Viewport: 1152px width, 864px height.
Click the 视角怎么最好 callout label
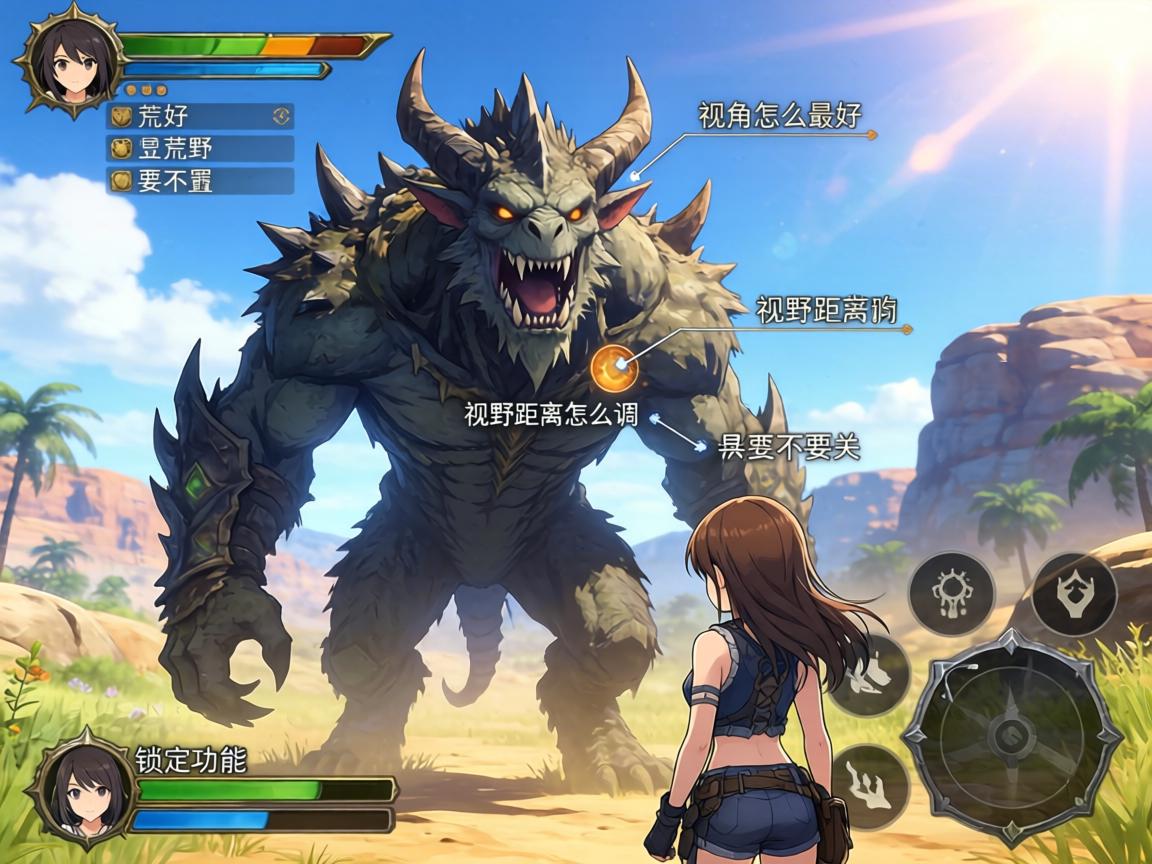click(x=779, y=117)
